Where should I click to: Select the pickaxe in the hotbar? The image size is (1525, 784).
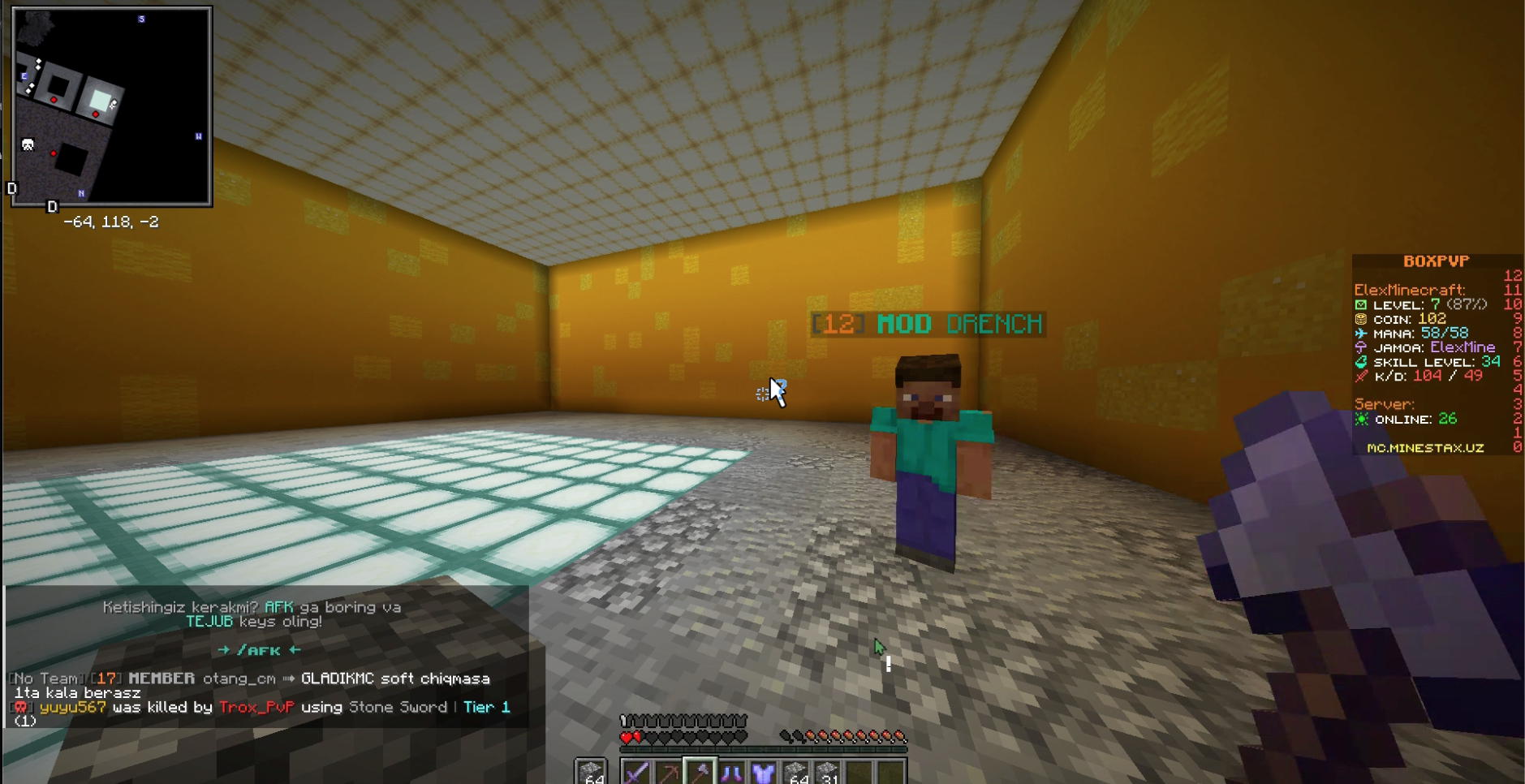[669, 773]
